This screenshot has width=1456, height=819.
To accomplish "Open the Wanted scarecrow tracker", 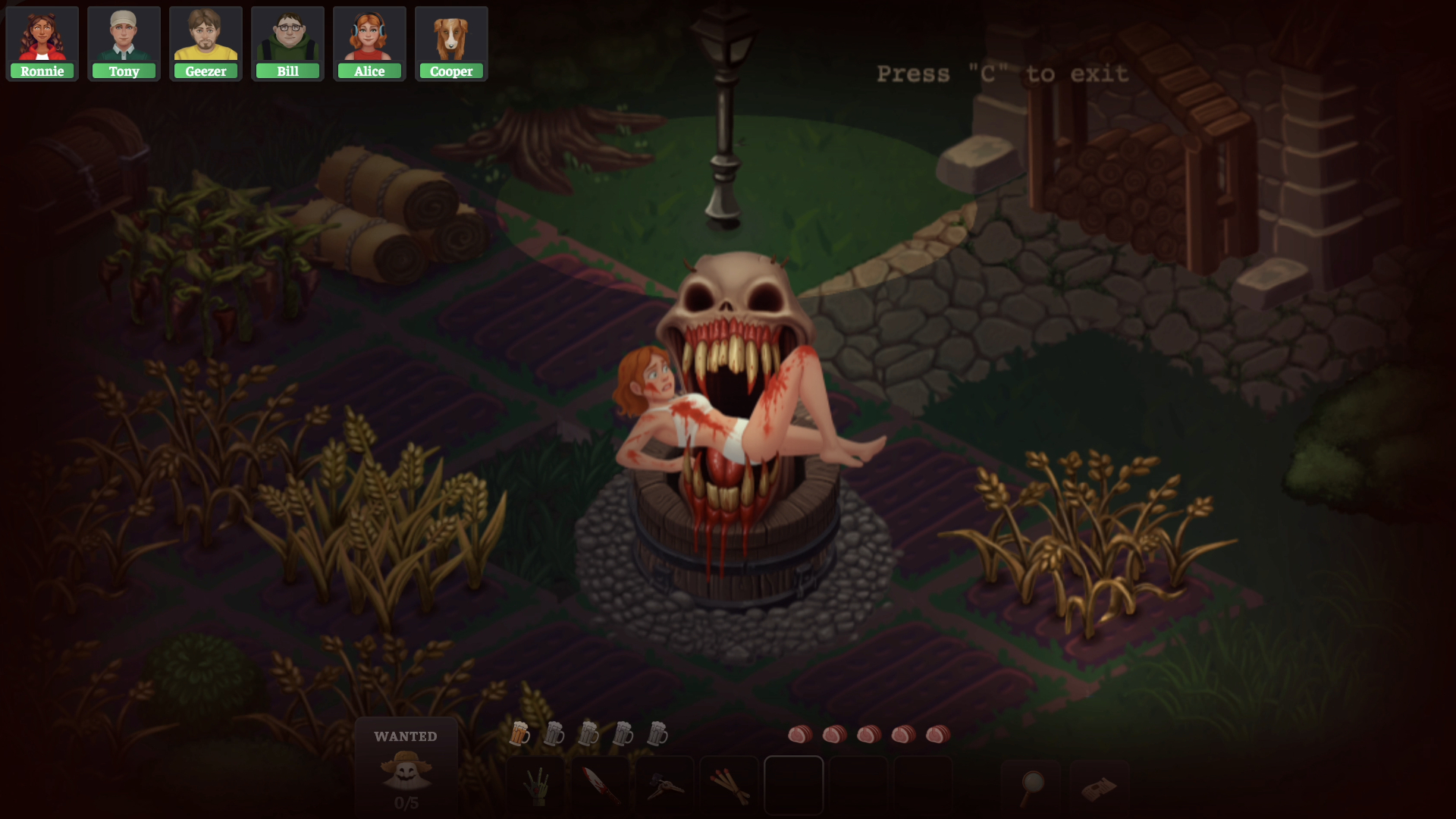I will pyautogui.click(x=406, y=767).
